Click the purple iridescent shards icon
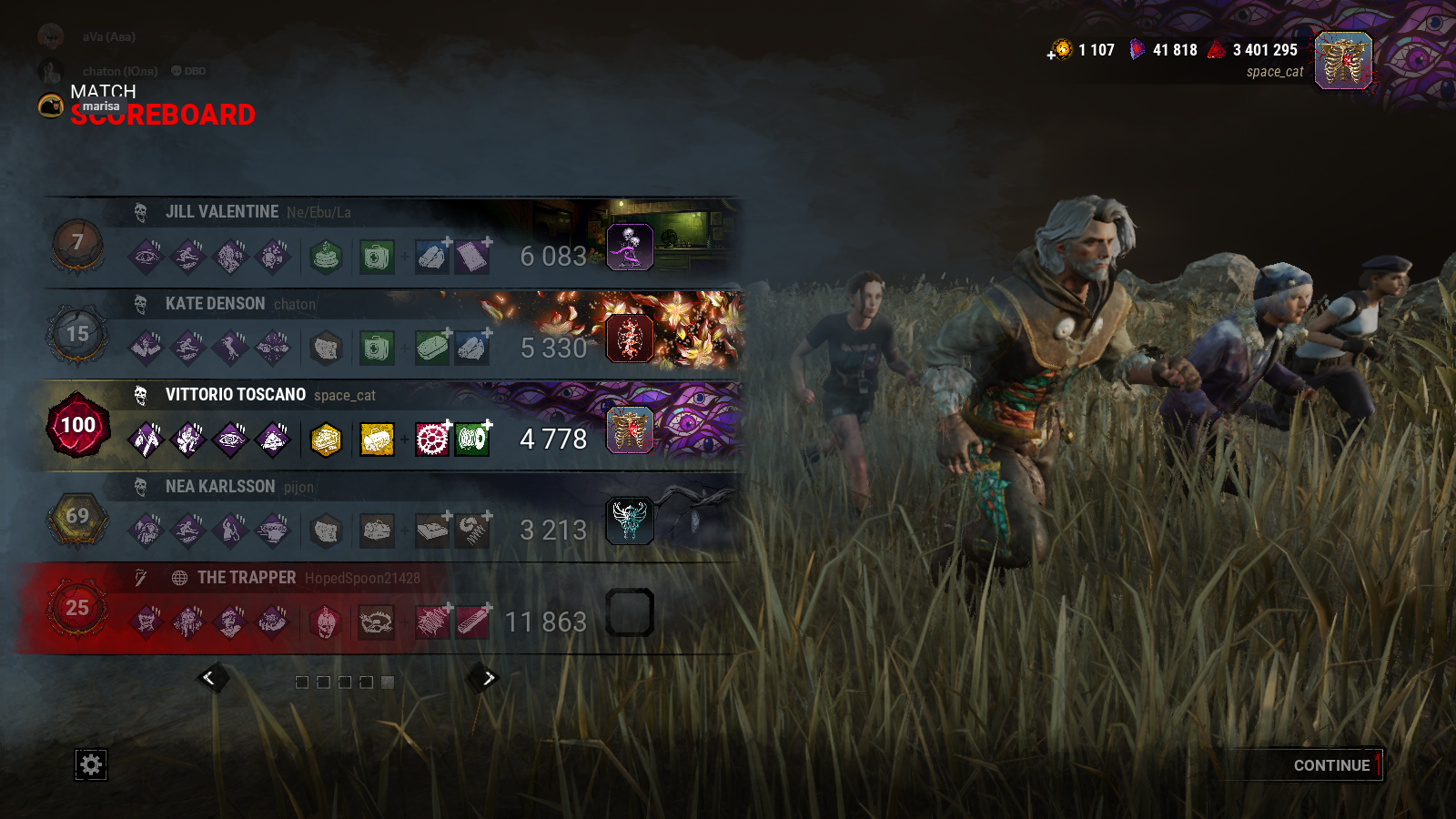This screenshot has width=1456, height=819. (x=1137, y=50)
